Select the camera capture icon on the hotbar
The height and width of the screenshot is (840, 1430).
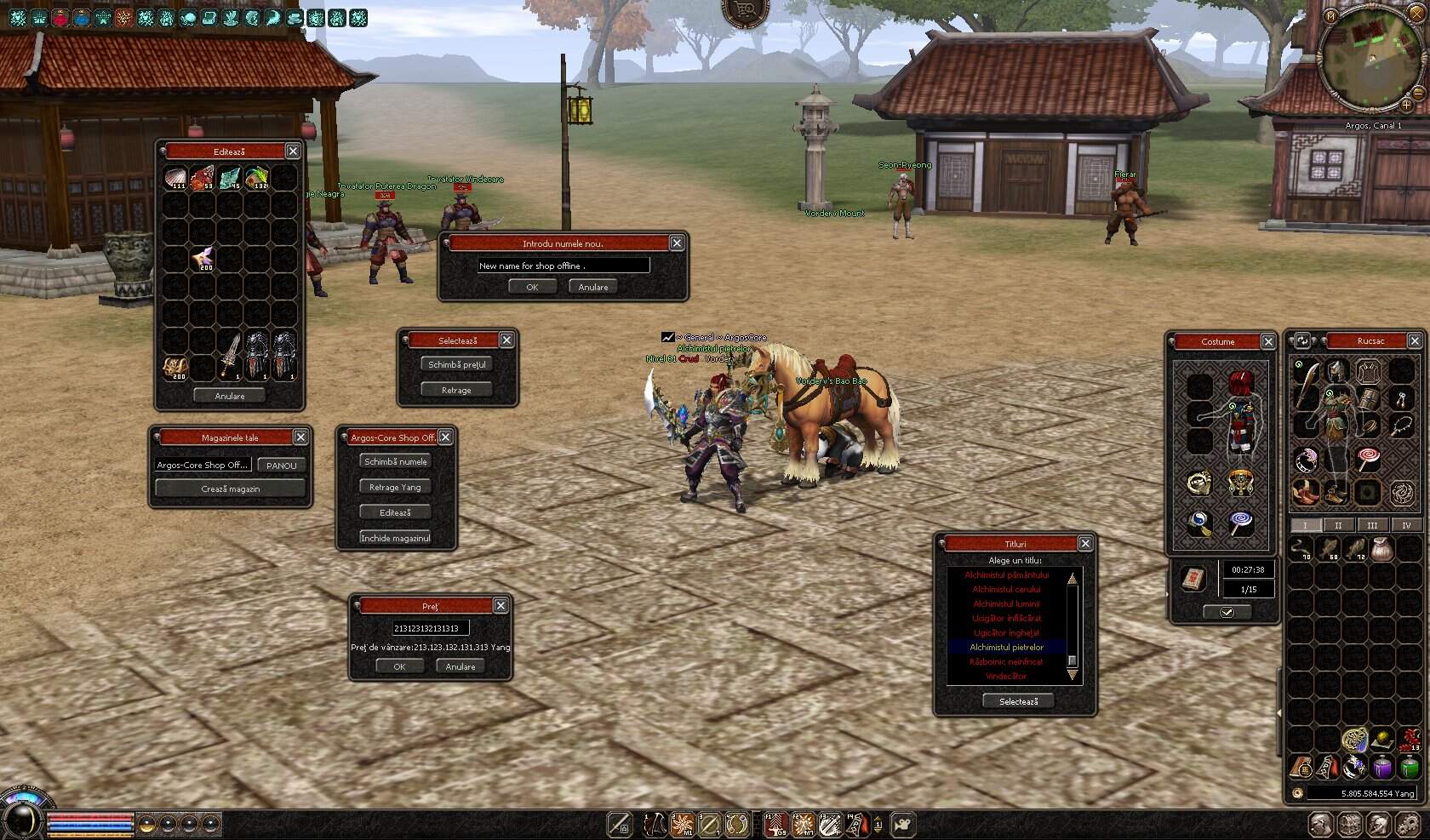[x=901, y=824]
